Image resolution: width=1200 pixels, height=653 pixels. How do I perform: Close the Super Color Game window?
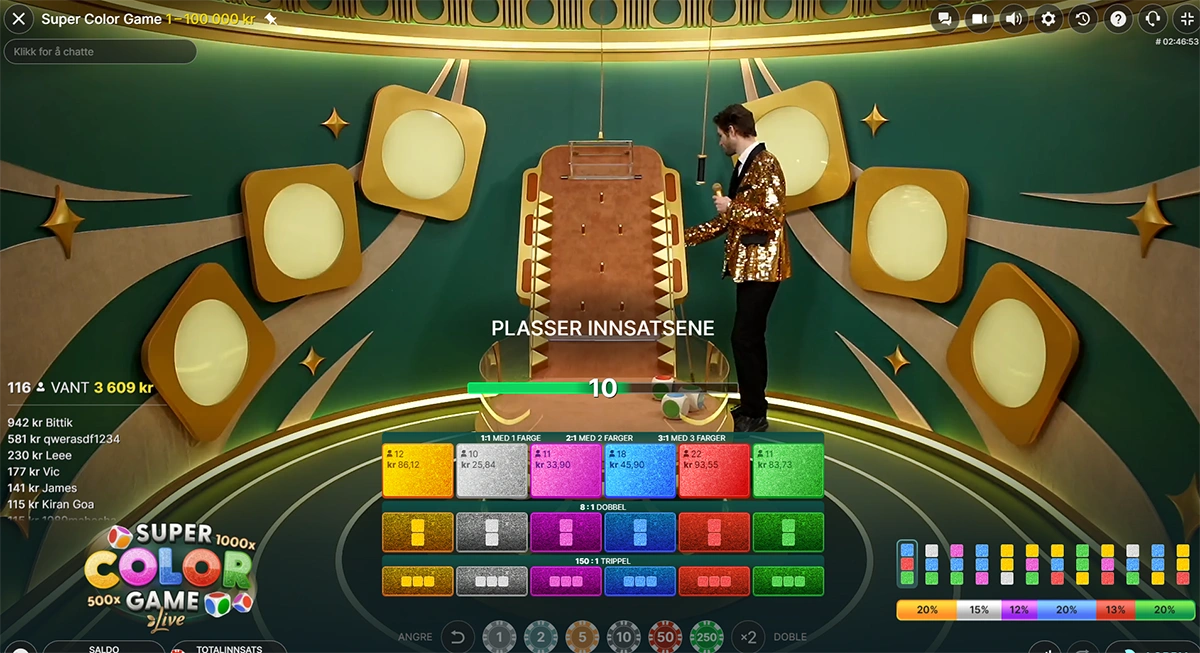pyautogui.click(x=18, y=19)
